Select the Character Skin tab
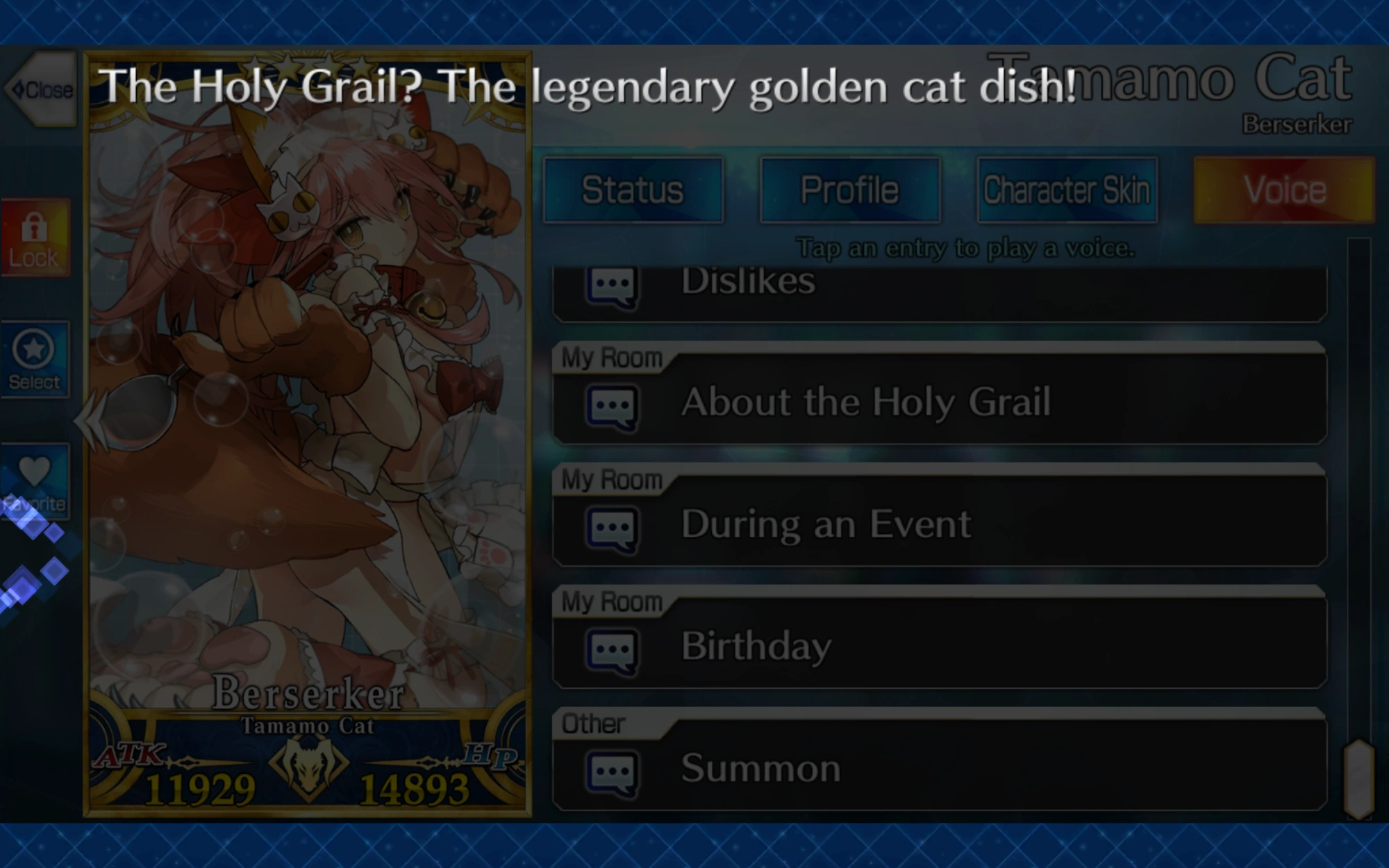Screen dimensions: 1389x868 click(1067, 189)
